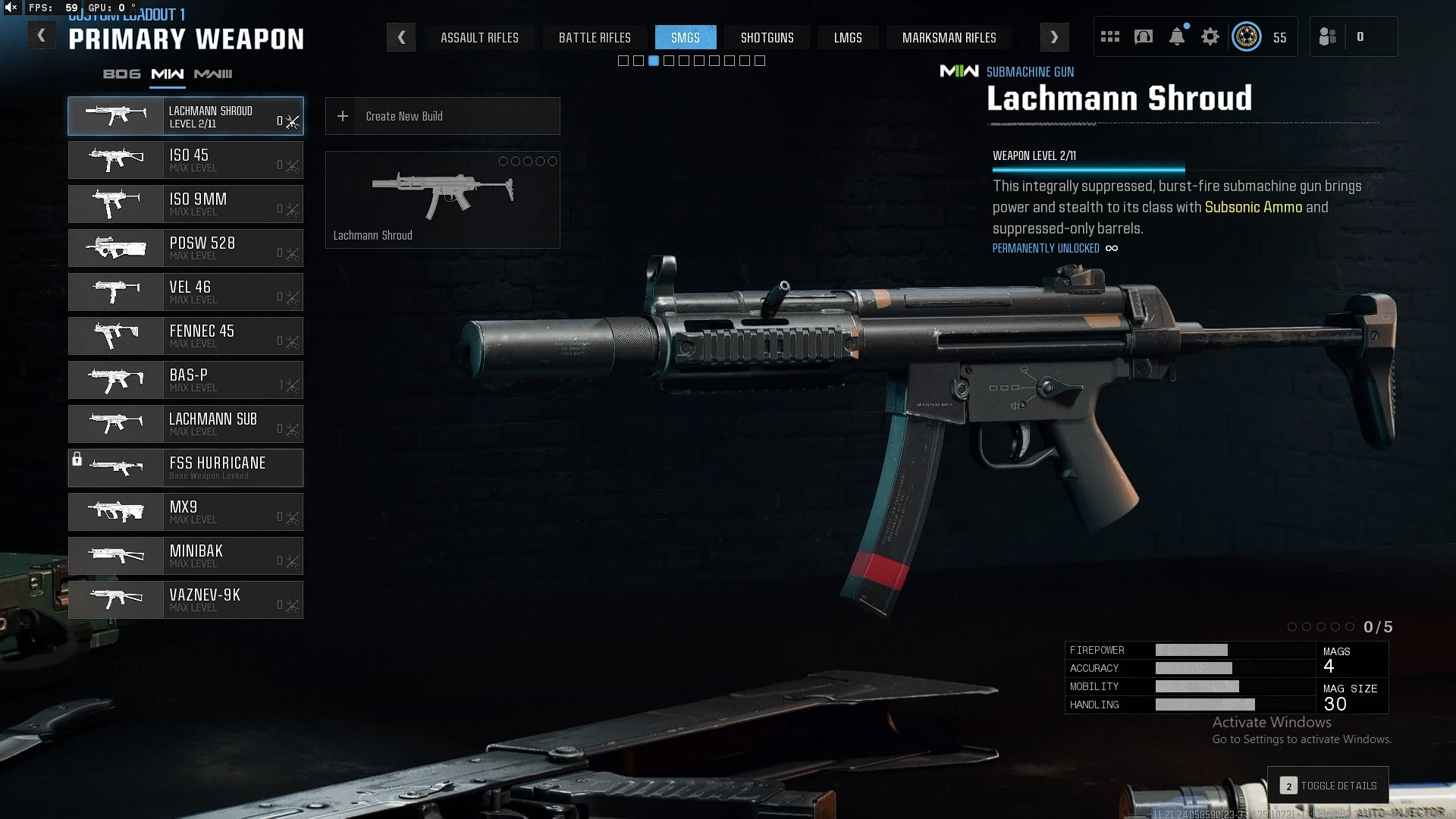Choose the BO6 game filter
This screenshot has height=819, width=1456.
[122, 74]
